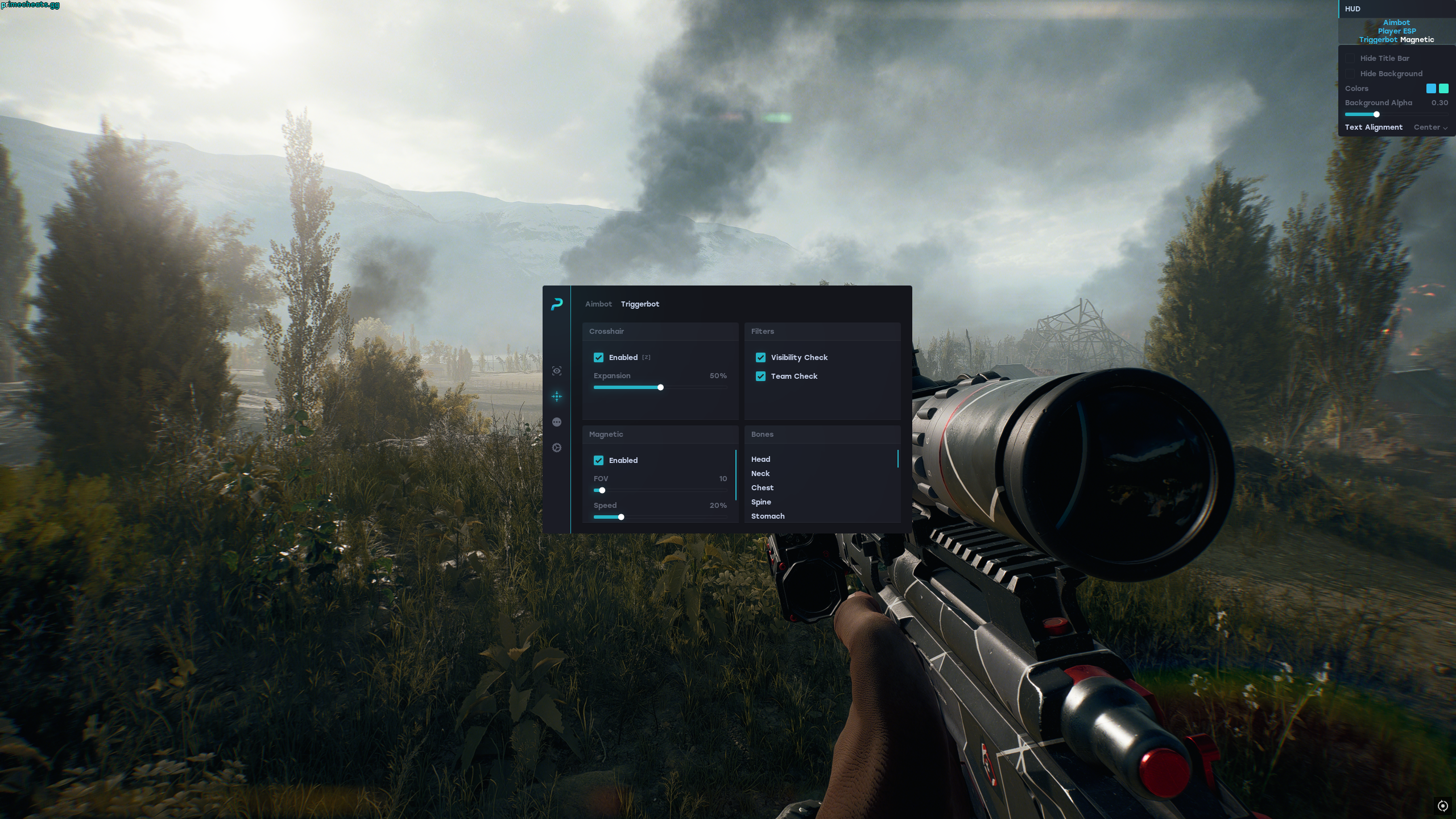Open the eye icon section in sidebar

557,371
